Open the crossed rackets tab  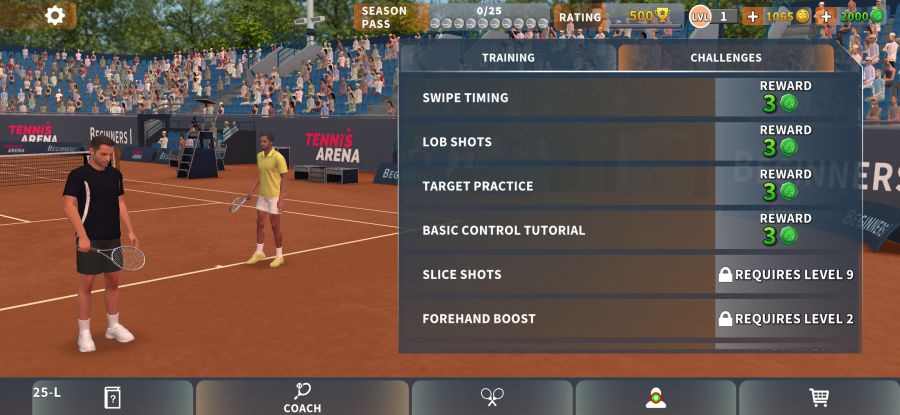(492, 397)
